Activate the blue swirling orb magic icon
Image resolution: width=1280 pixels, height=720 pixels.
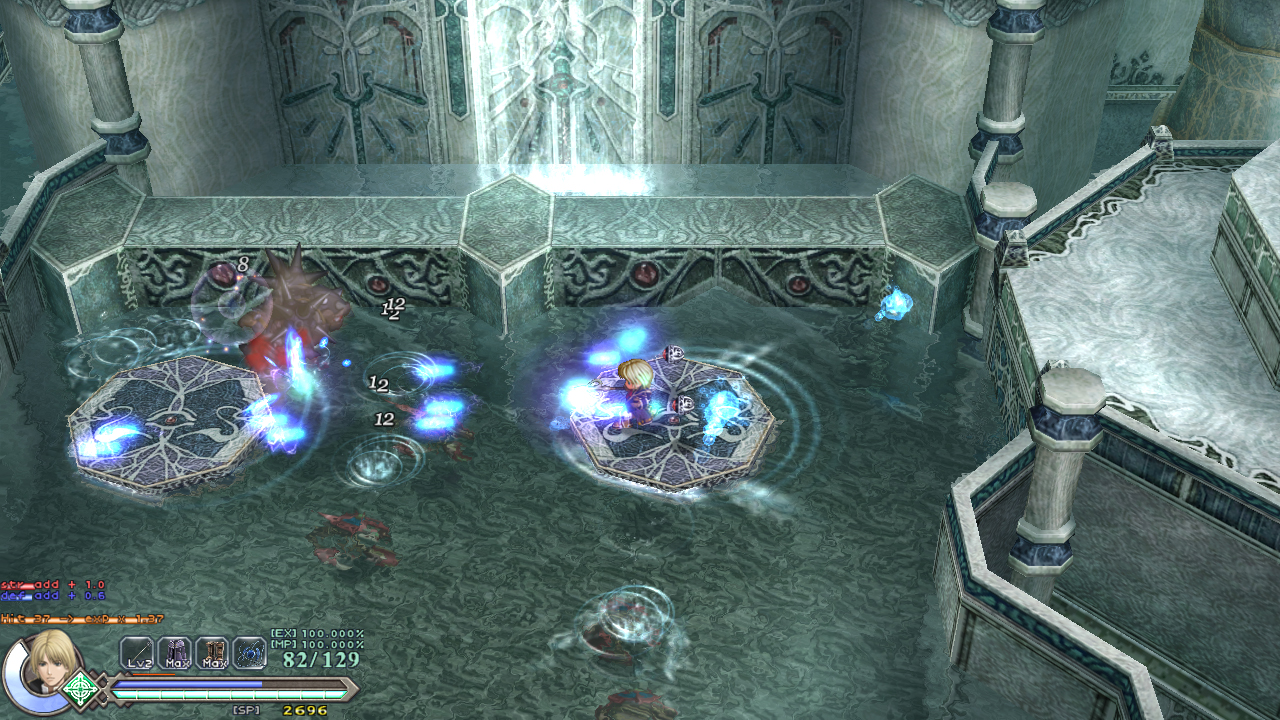249,653
